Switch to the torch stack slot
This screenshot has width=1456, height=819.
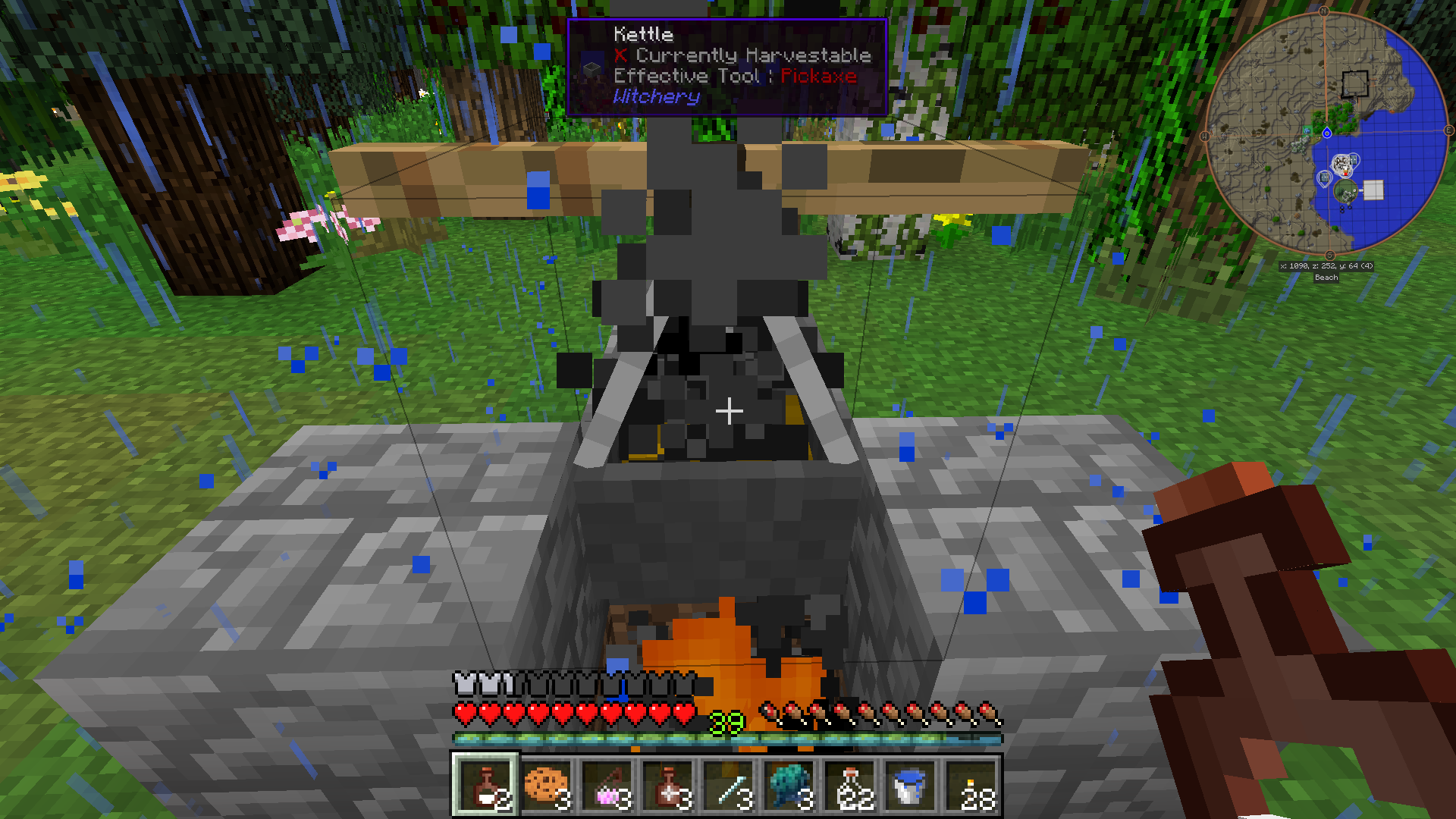[971, 786]
